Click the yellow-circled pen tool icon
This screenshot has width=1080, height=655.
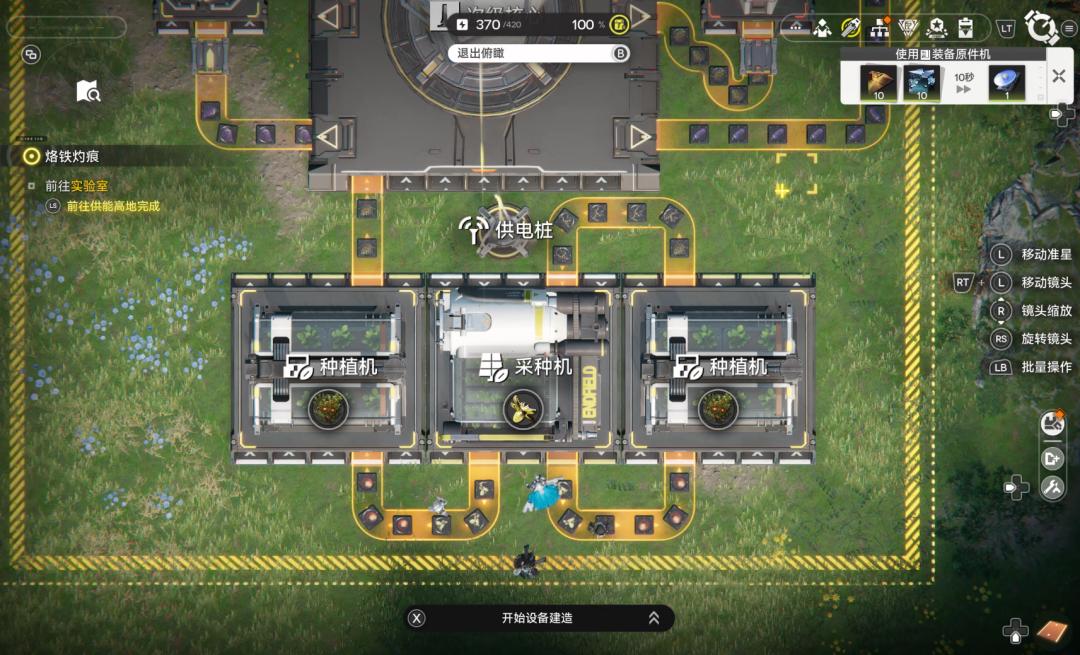[851, 27]
